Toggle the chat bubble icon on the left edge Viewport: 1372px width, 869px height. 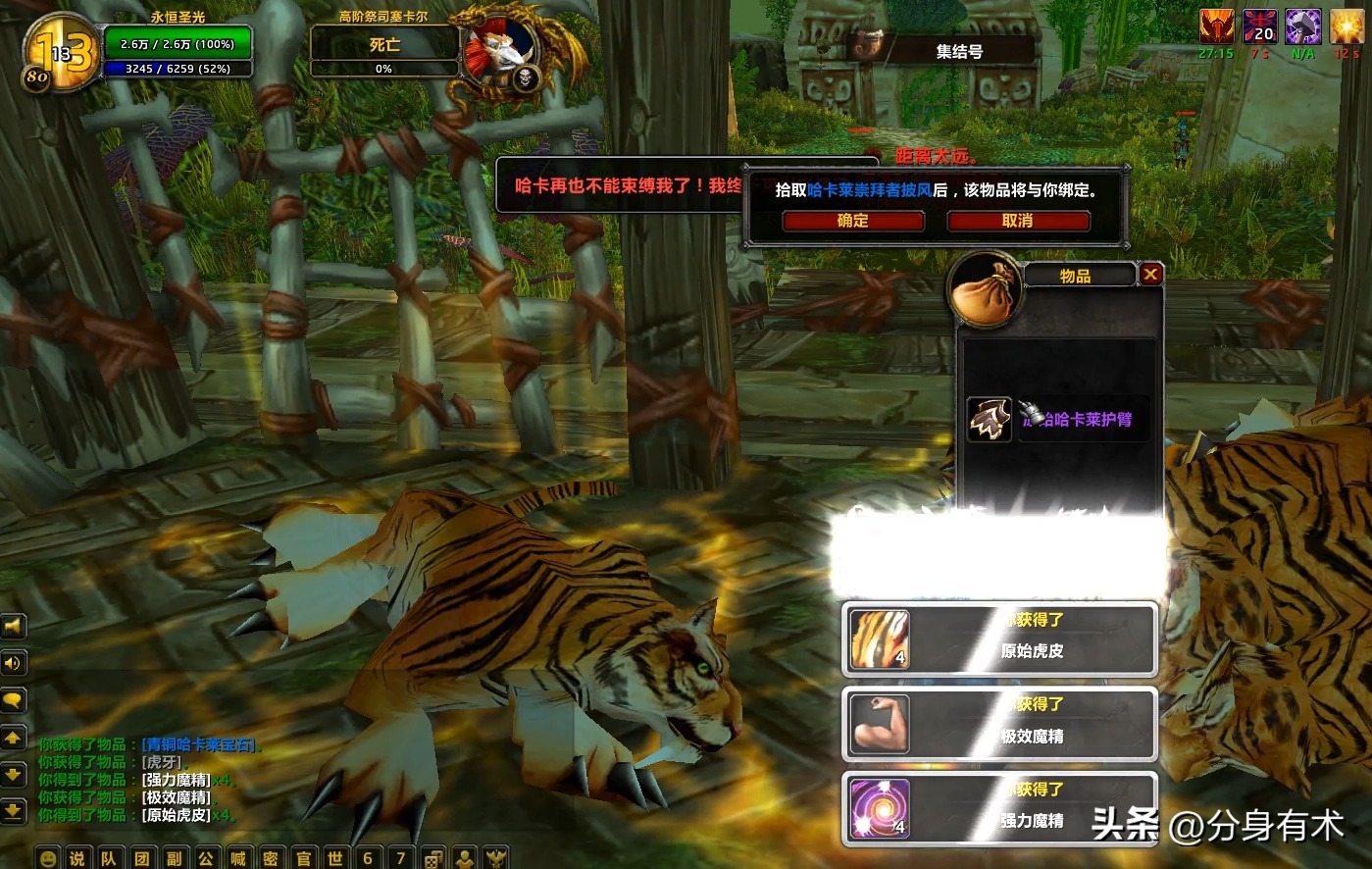[x=14, y=700]
